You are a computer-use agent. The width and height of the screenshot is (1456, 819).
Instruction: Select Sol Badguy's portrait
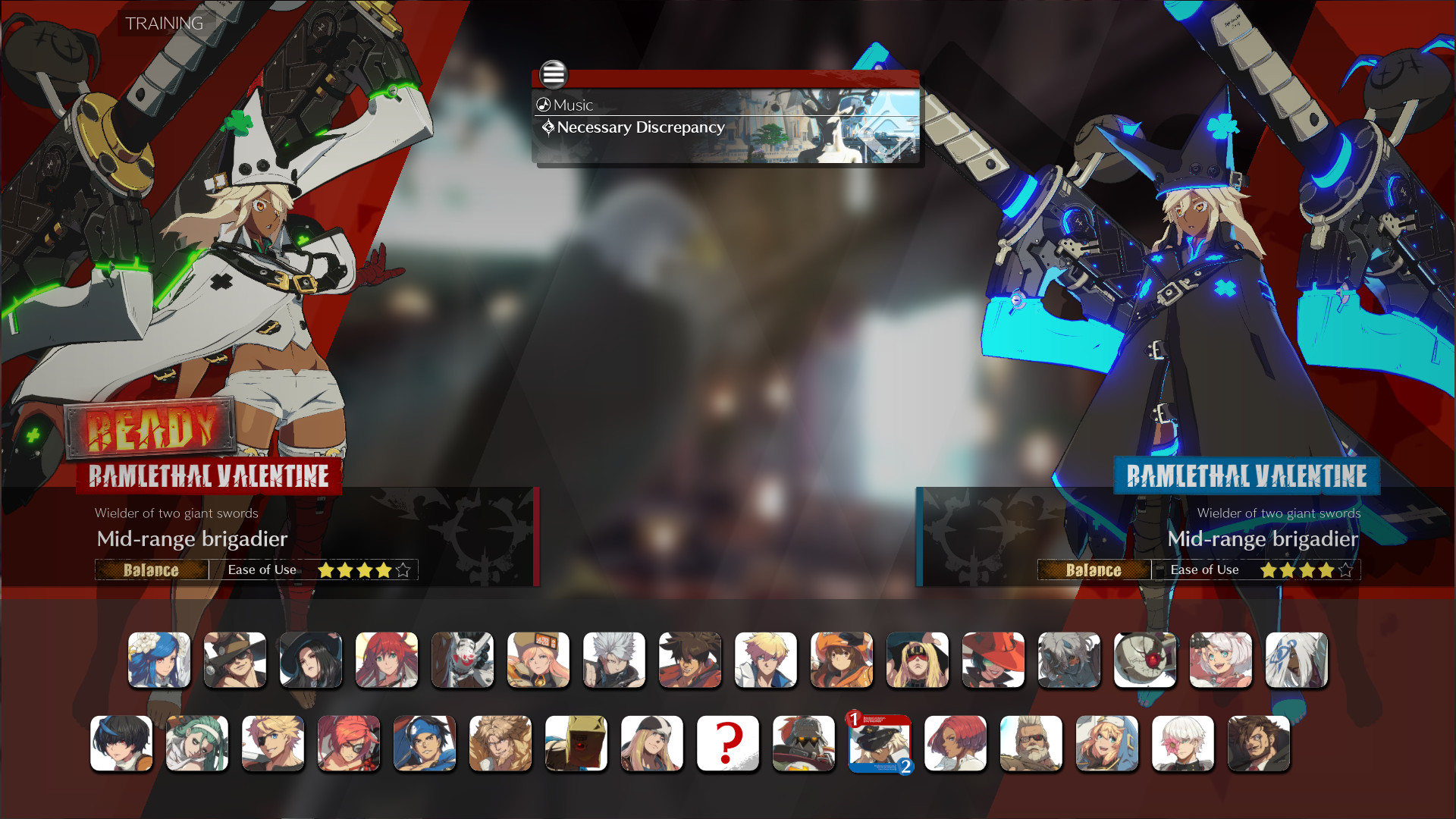[690, 660]
